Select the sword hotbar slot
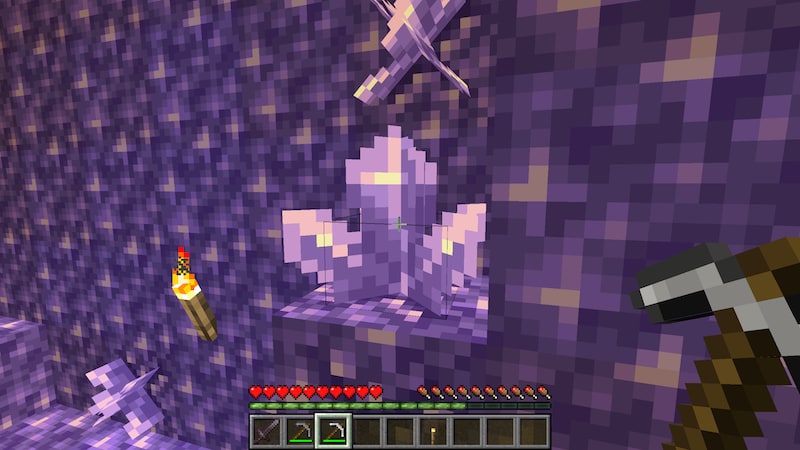Screen dimensions: 800x450 [x=266, y=431]
